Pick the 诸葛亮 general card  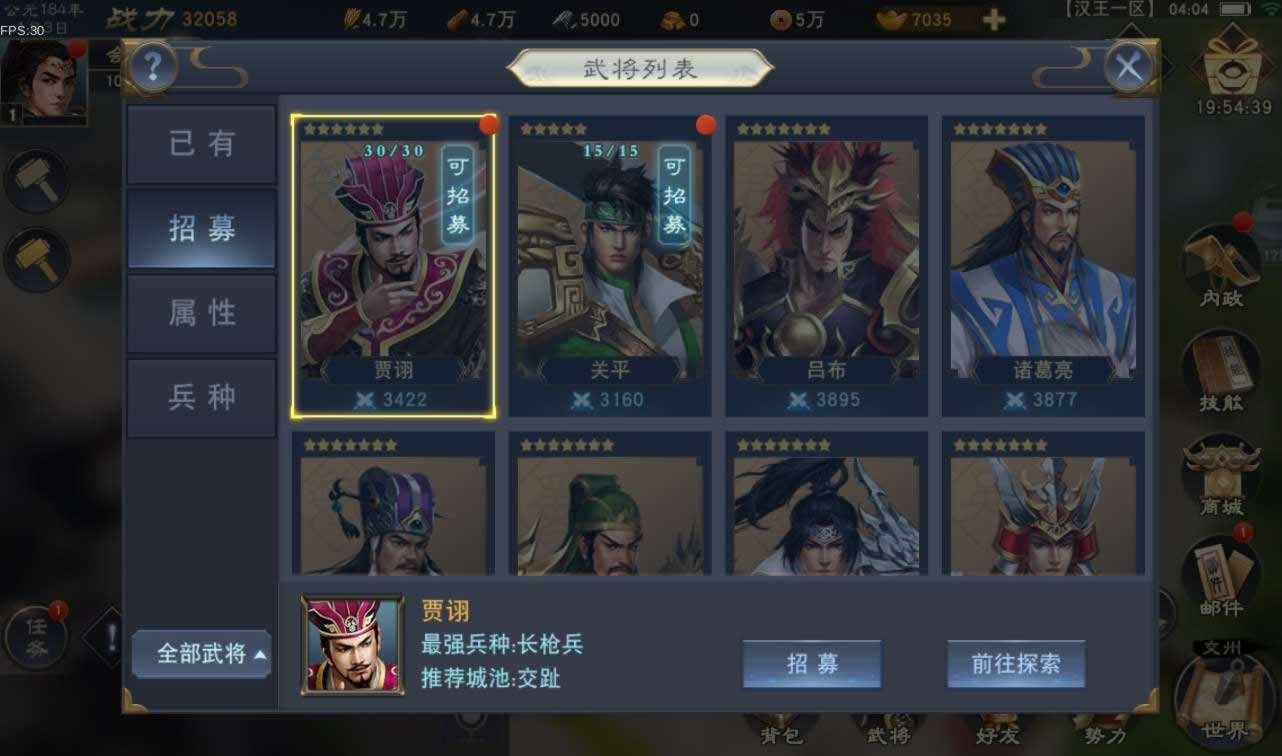pyautogui.click(x=1043, y=265)
